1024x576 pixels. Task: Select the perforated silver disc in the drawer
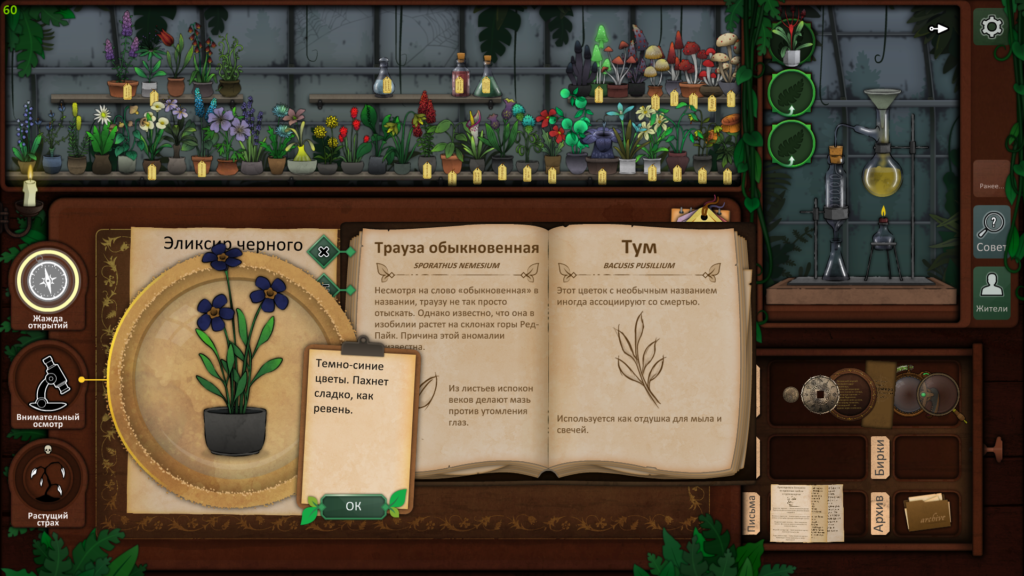(819, 392)
